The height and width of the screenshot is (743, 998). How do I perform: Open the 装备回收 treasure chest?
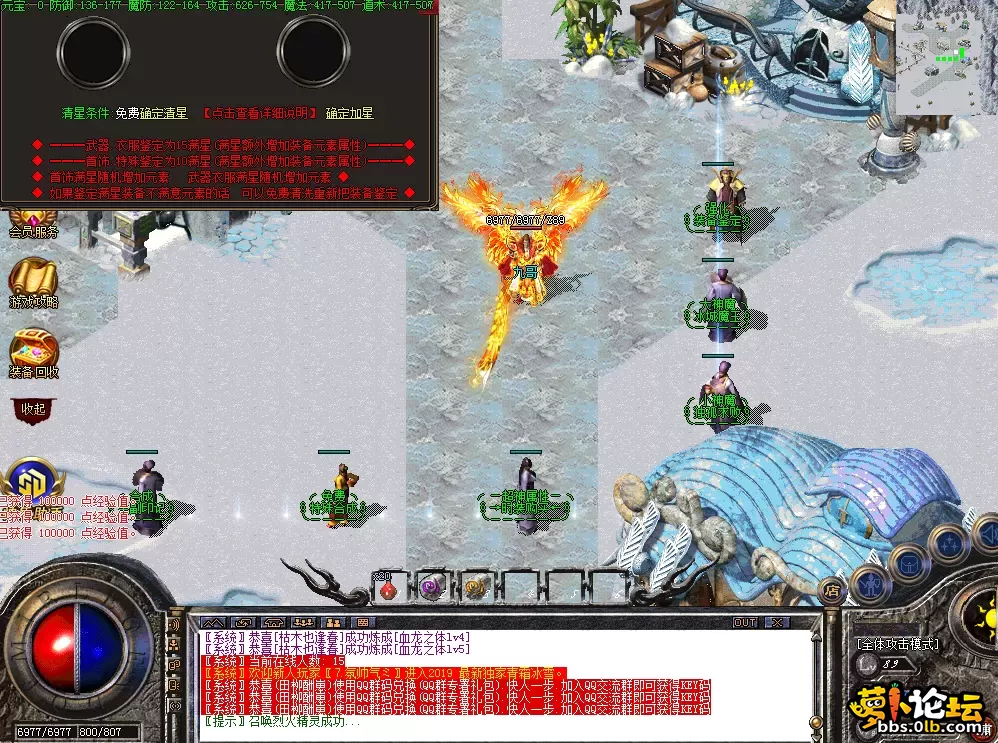[34, 351]
